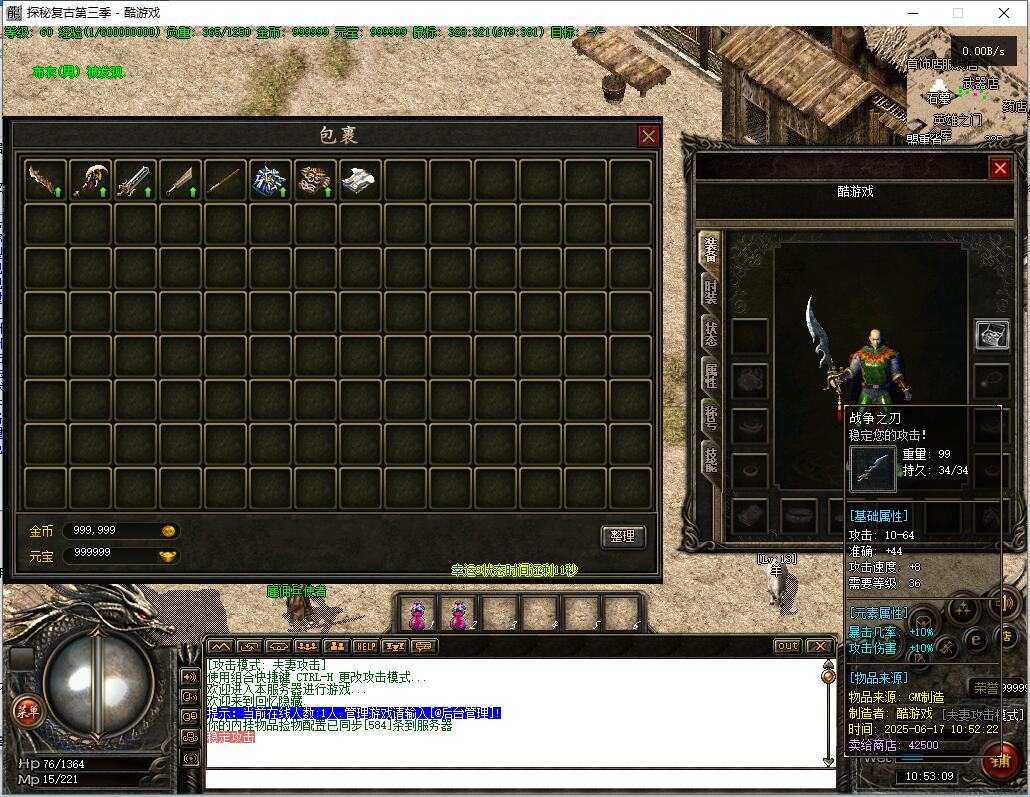Pick the broad cleaver blade item
Screen dimensions: 1030x797
point(180,180)
